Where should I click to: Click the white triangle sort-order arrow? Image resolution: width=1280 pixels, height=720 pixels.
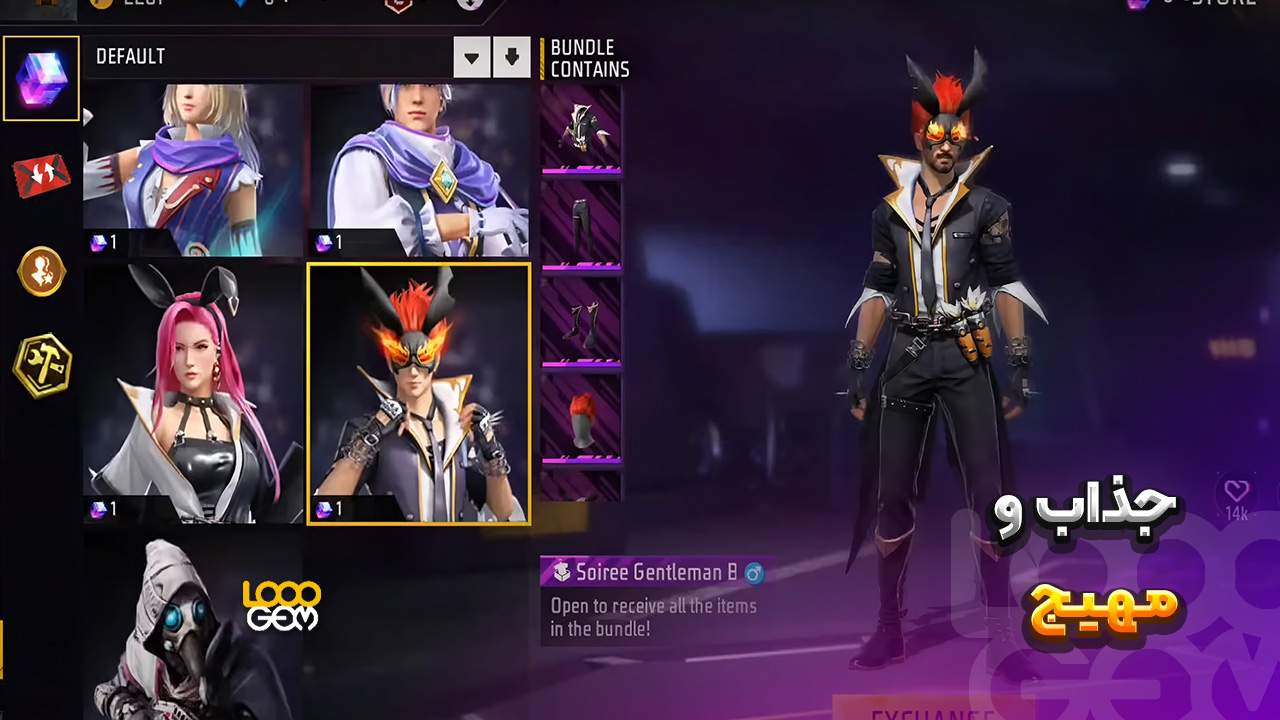(471, 57)
